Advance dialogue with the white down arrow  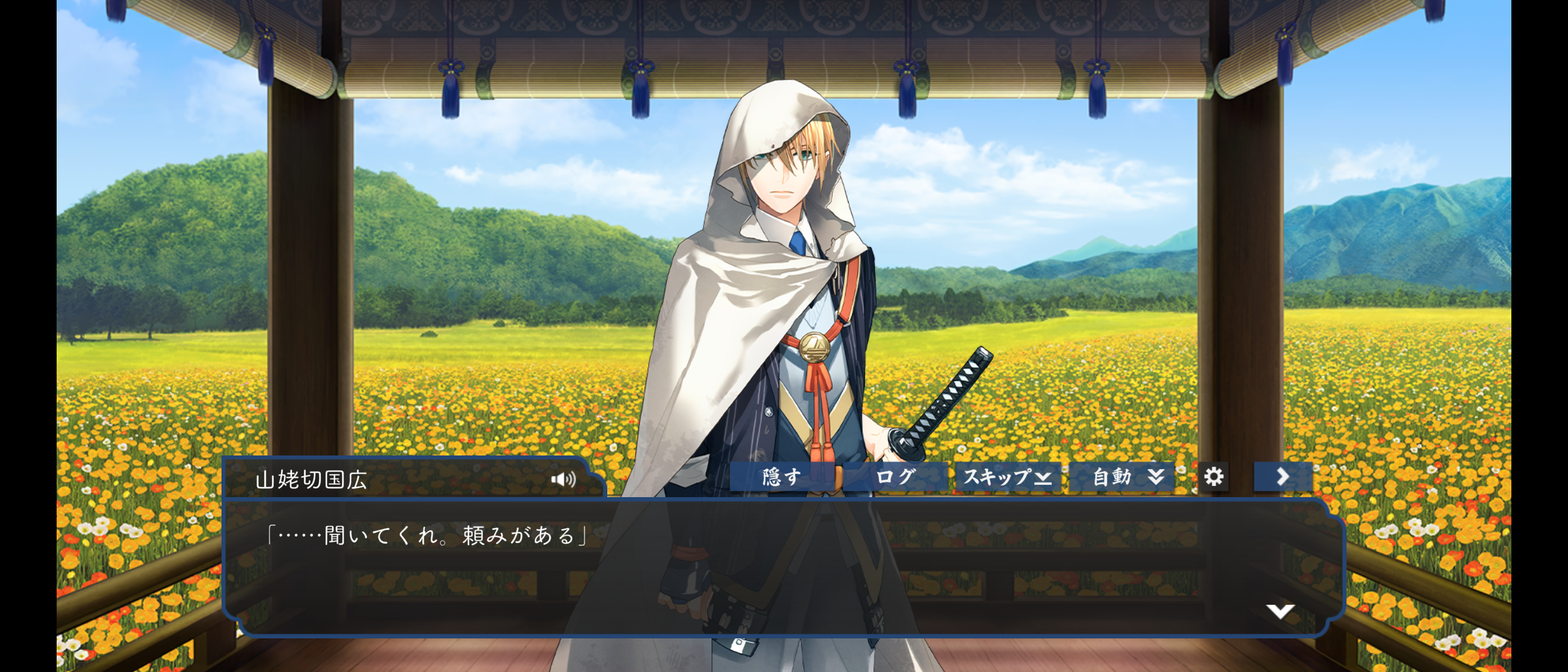pyautogui.click(x=1280, y=611)
